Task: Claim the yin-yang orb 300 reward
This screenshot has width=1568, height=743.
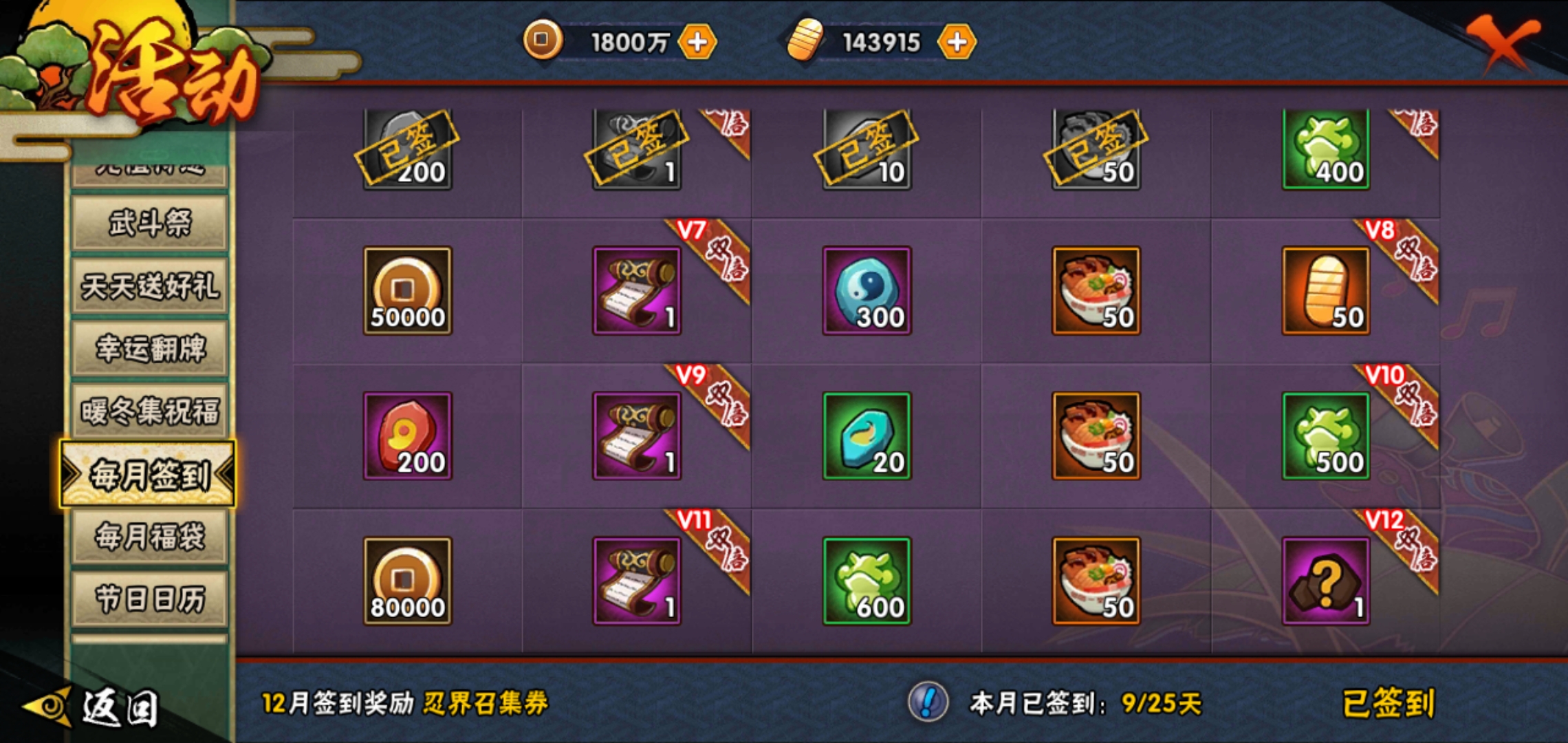Action: (868, 289)
